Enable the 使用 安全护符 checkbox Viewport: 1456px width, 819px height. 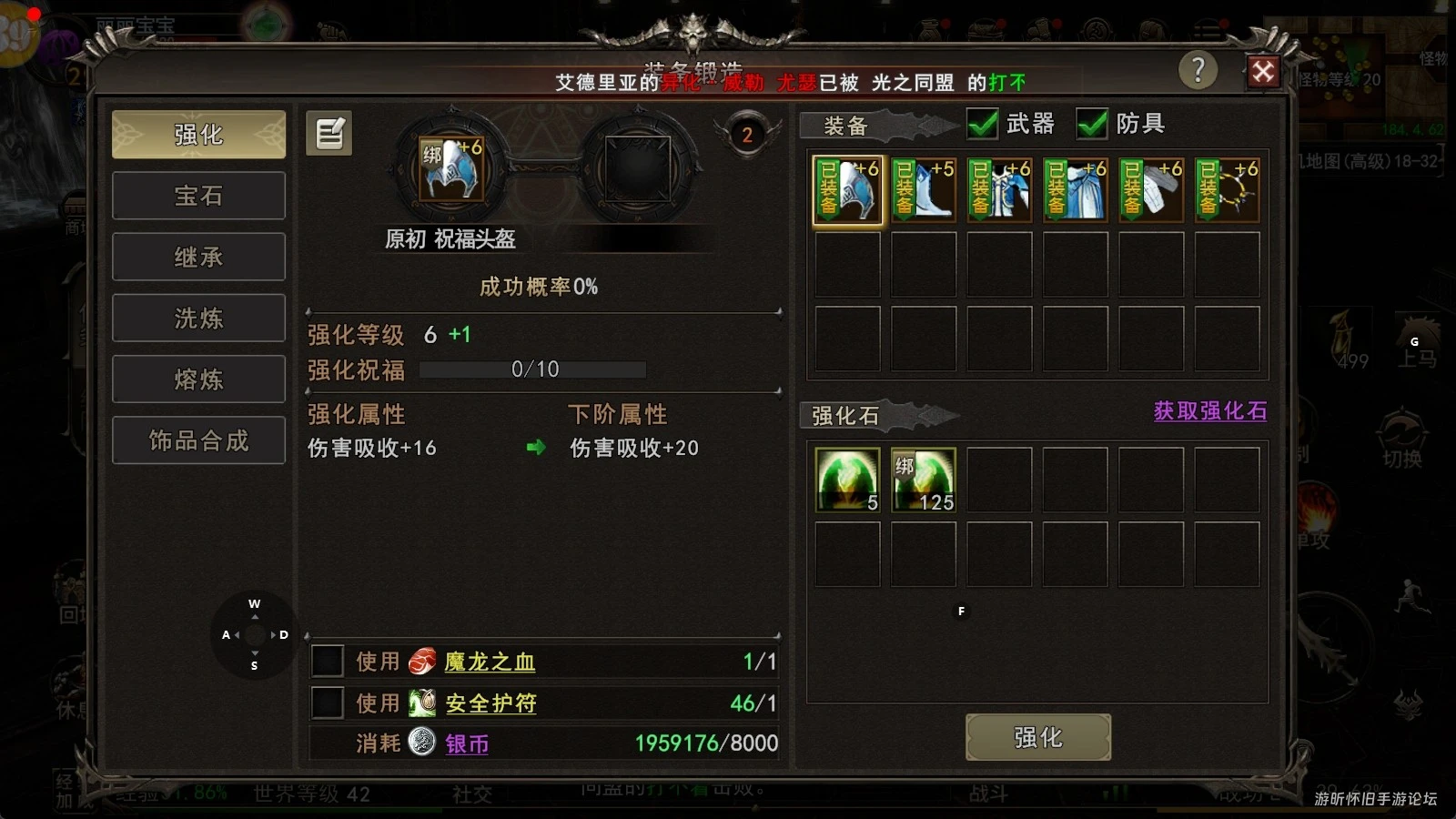pos(328,703)
